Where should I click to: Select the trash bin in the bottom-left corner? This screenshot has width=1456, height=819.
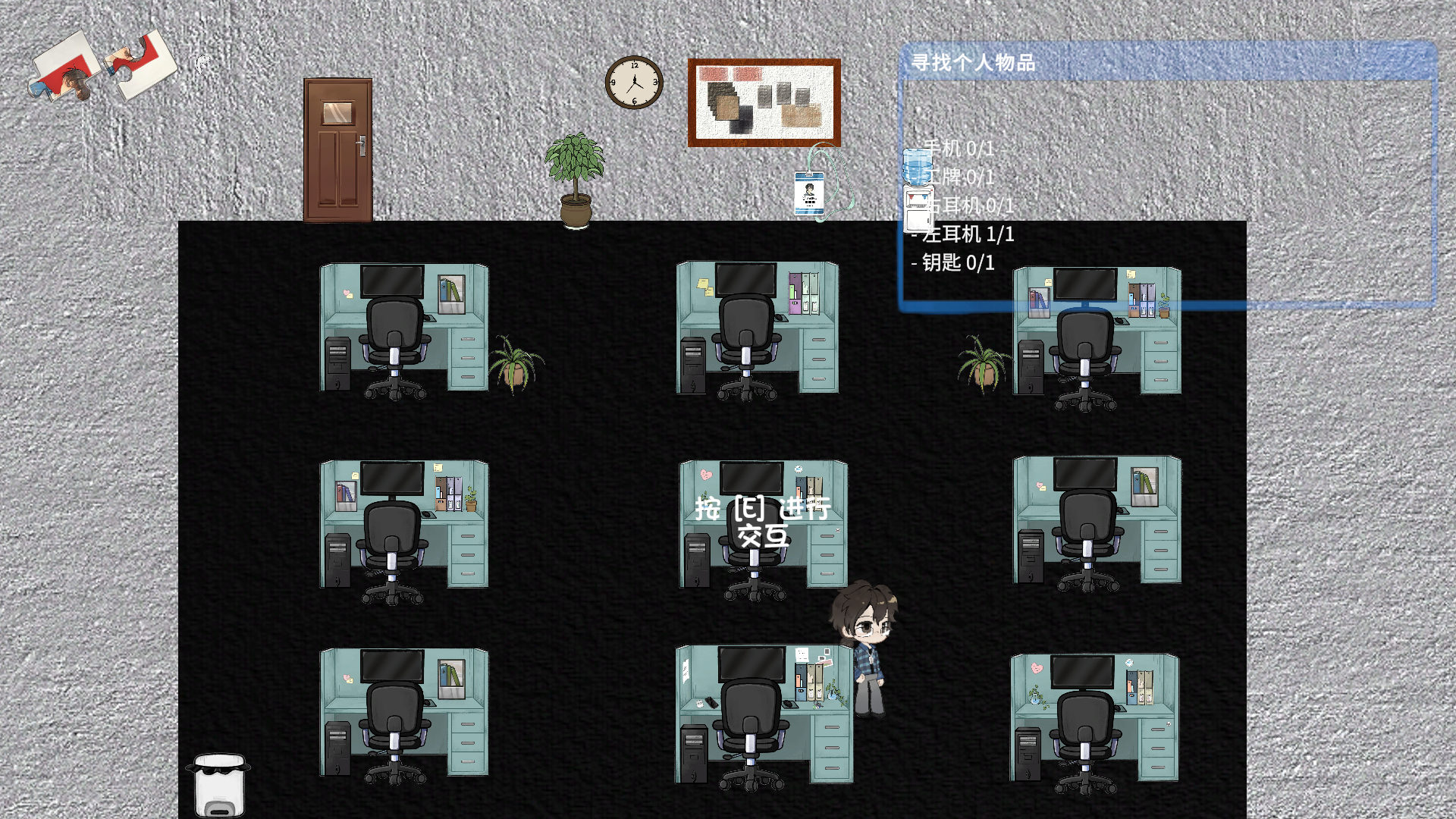click(218, 785)
